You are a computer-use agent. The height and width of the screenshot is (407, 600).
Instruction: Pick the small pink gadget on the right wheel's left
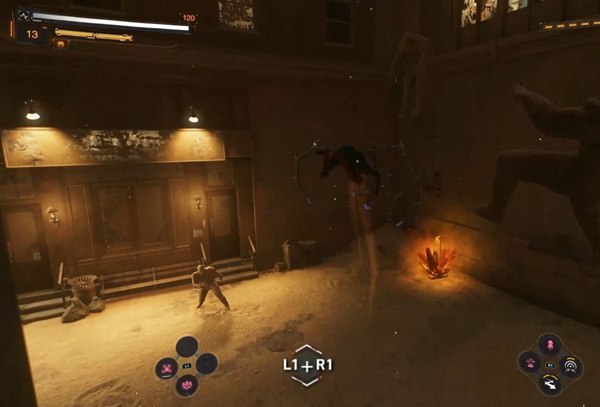[532, 364]
